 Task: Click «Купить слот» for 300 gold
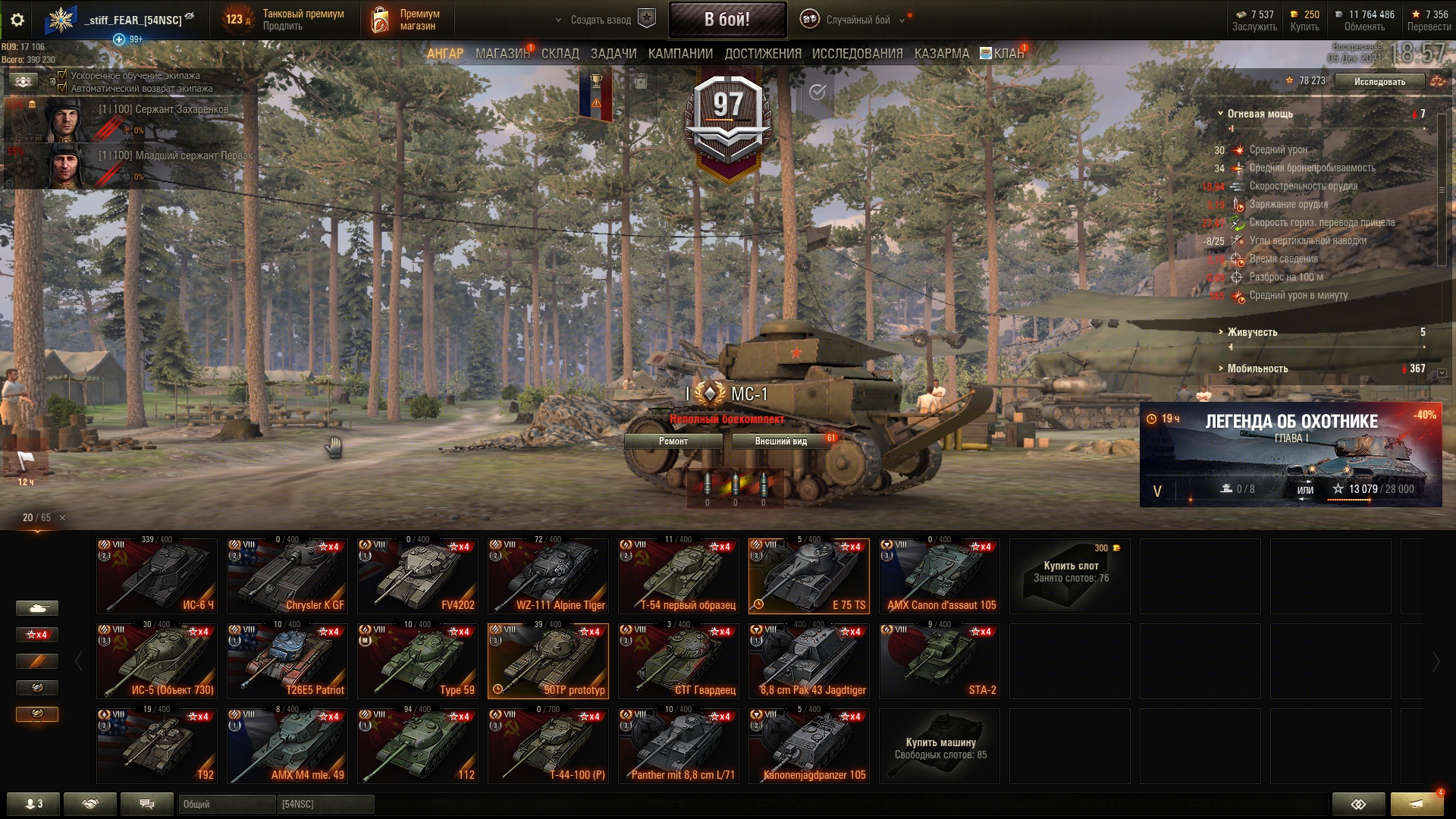1069,576
